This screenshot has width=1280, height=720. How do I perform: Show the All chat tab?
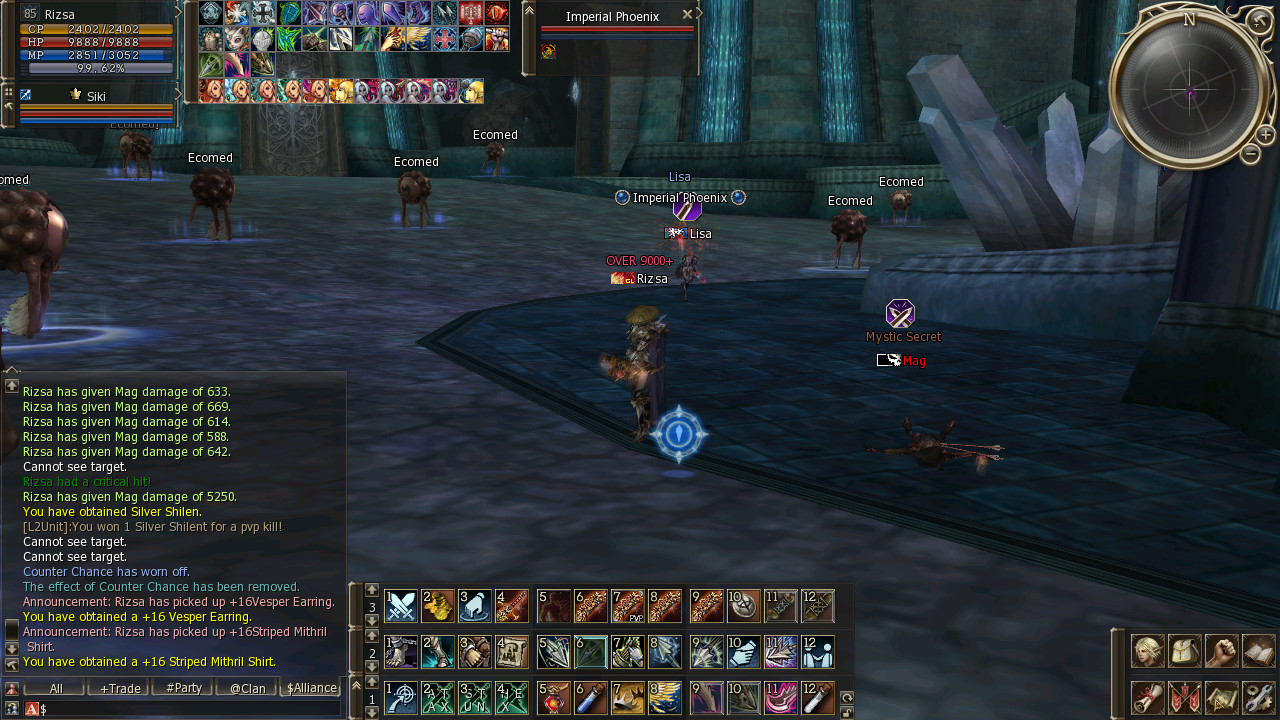point(56,688)
